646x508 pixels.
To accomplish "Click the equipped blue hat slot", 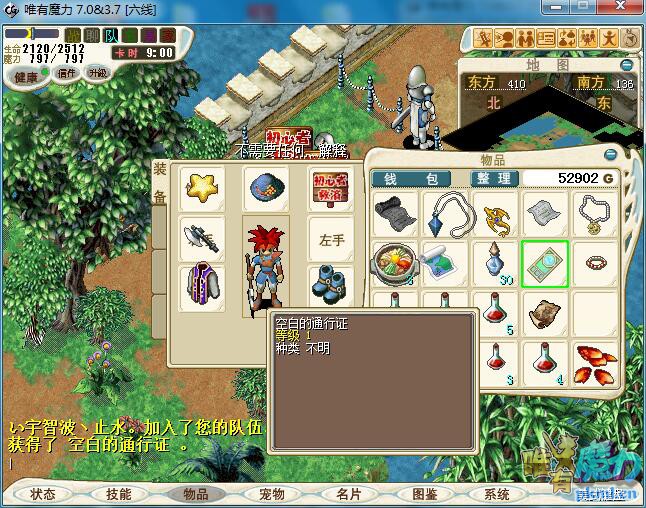I will (266, 188).
